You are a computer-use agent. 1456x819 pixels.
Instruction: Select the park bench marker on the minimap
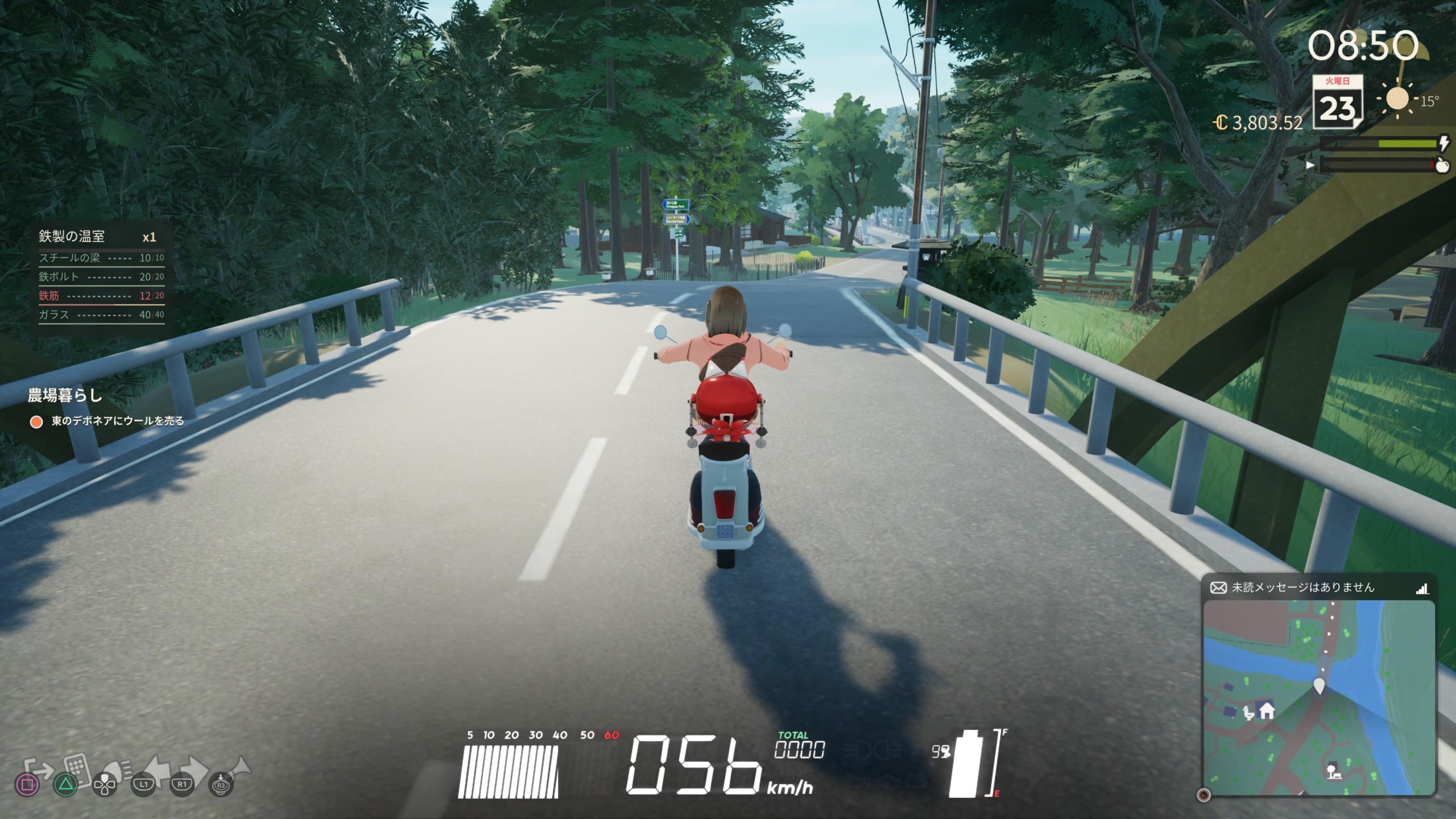tap(1333, 772)
